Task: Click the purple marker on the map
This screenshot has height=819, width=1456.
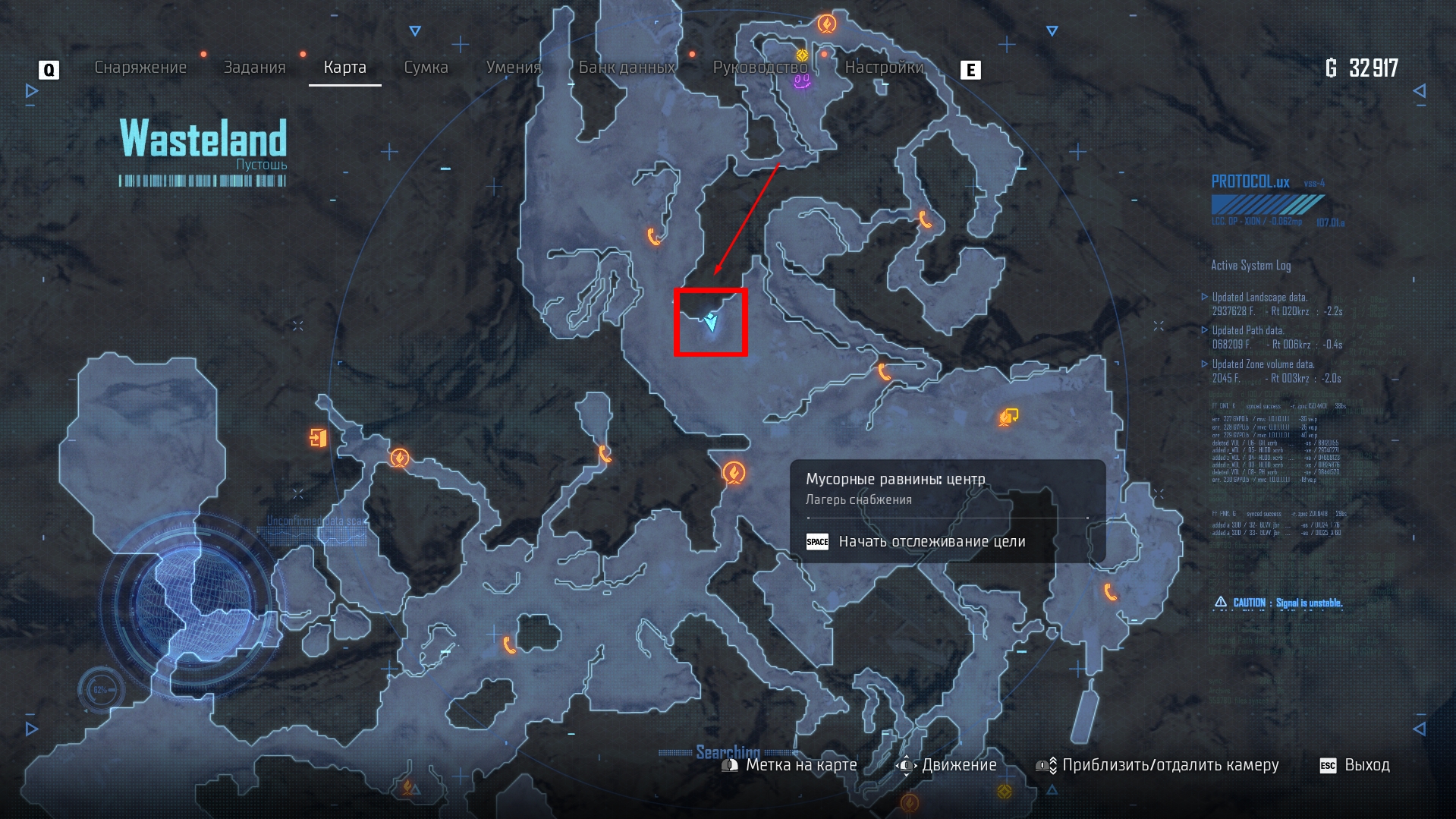Action: [802, 81]
